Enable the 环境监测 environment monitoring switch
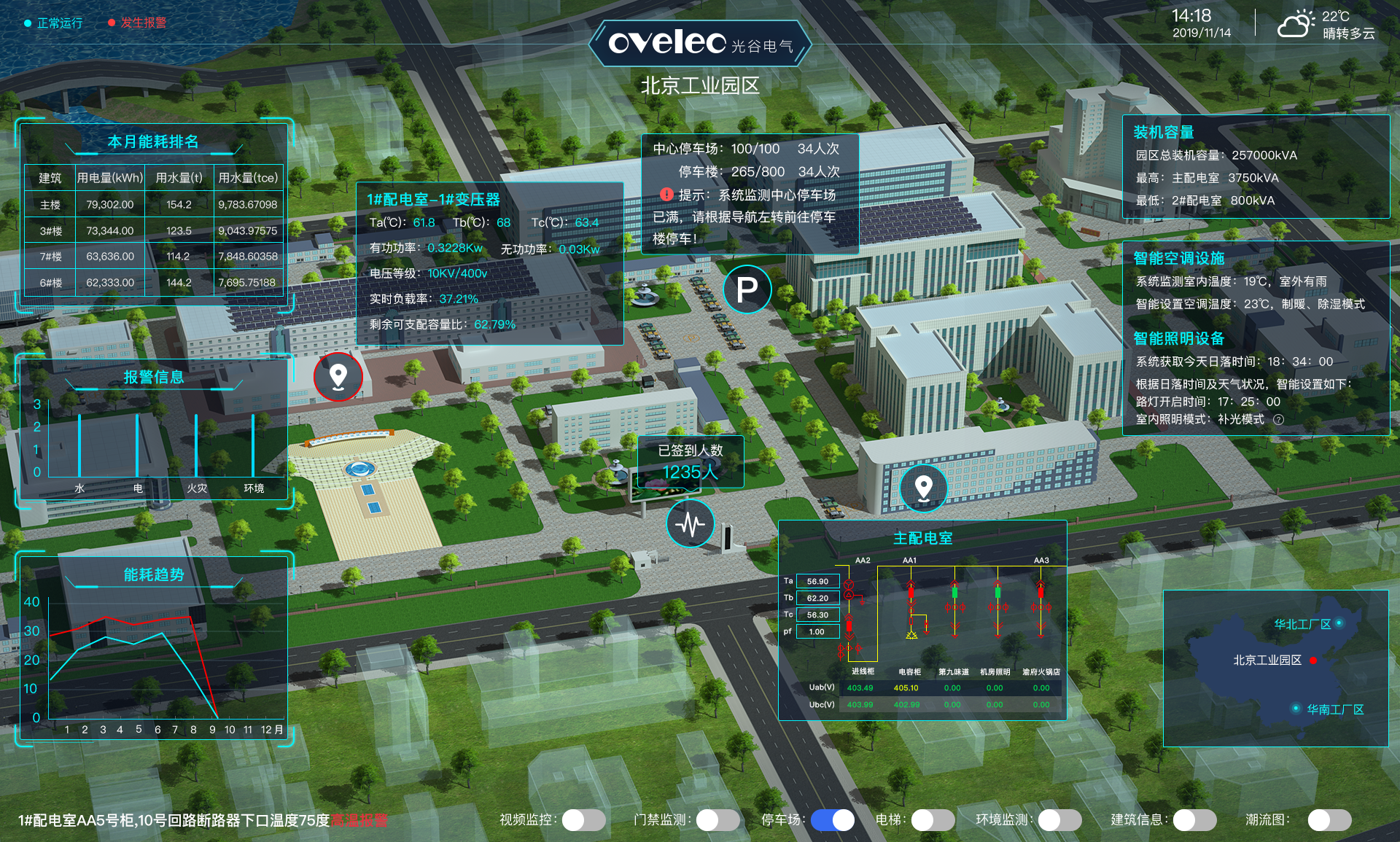This screenshot has height=842, width=1400. (1059, 820)
